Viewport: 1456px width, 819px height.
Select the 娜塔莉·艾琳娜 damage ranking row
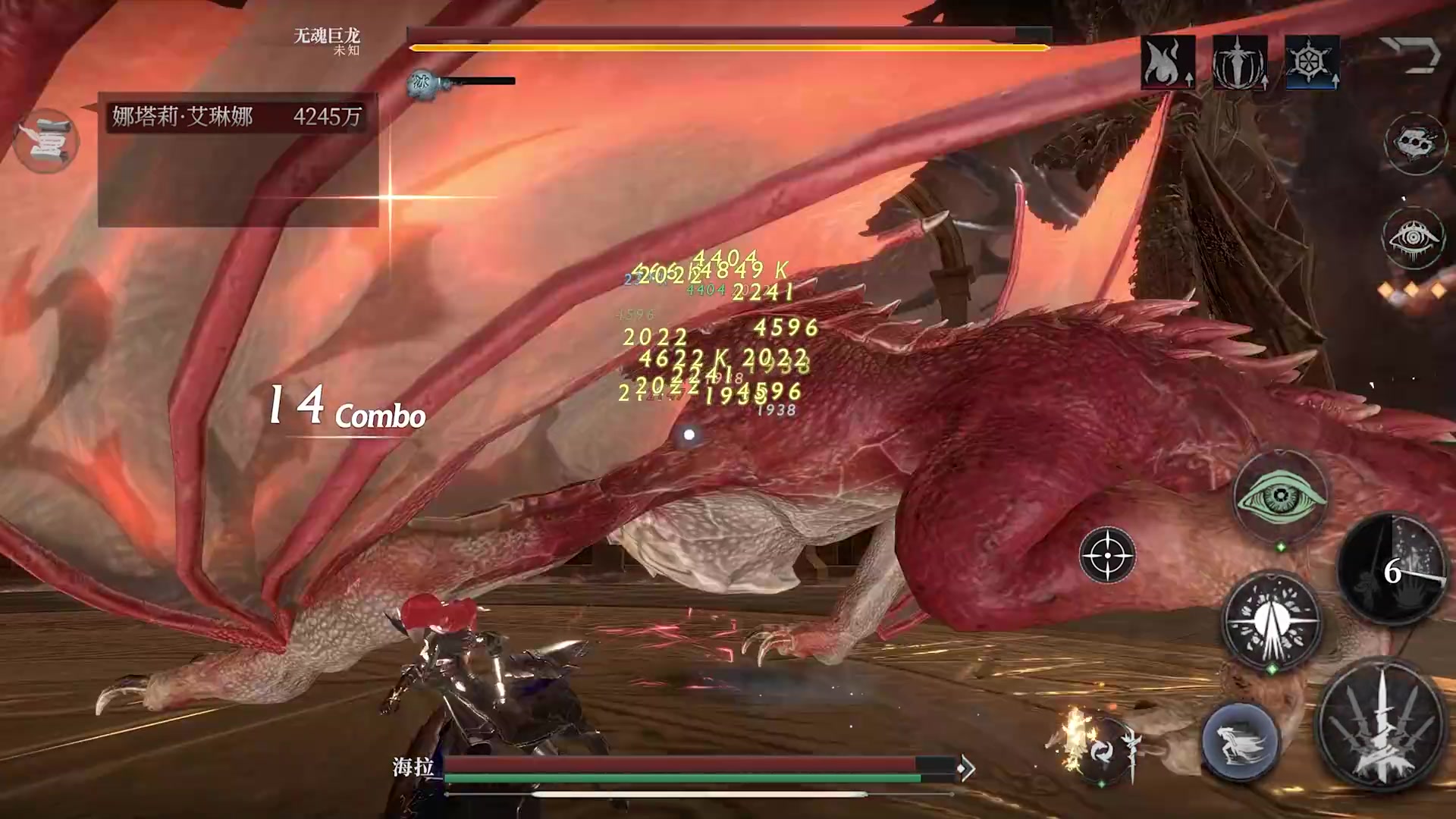237,116
